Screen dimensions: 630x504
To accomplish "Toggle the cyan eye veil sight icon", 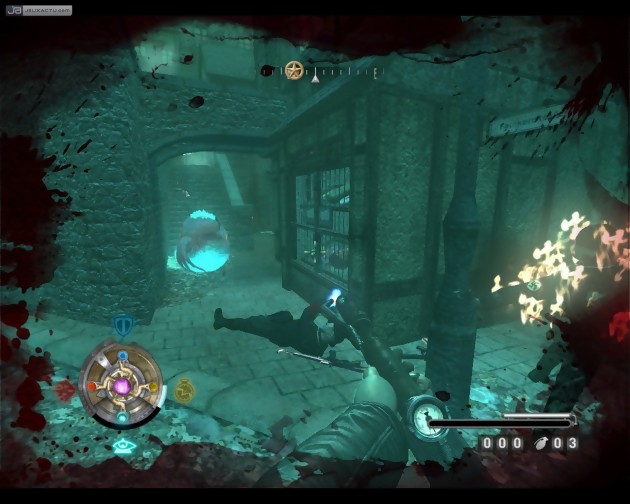I will tap(124, 447).
